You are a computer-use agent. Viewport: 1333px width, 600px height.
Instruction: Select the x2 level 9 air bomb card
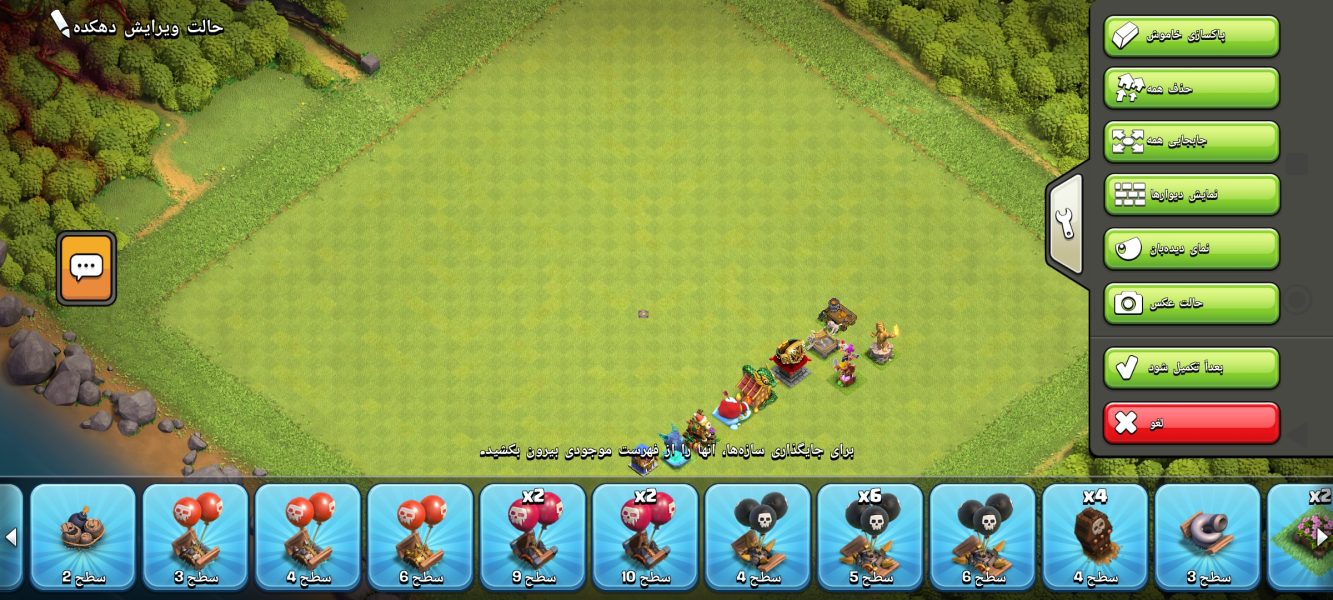click(x=532, y=536)
